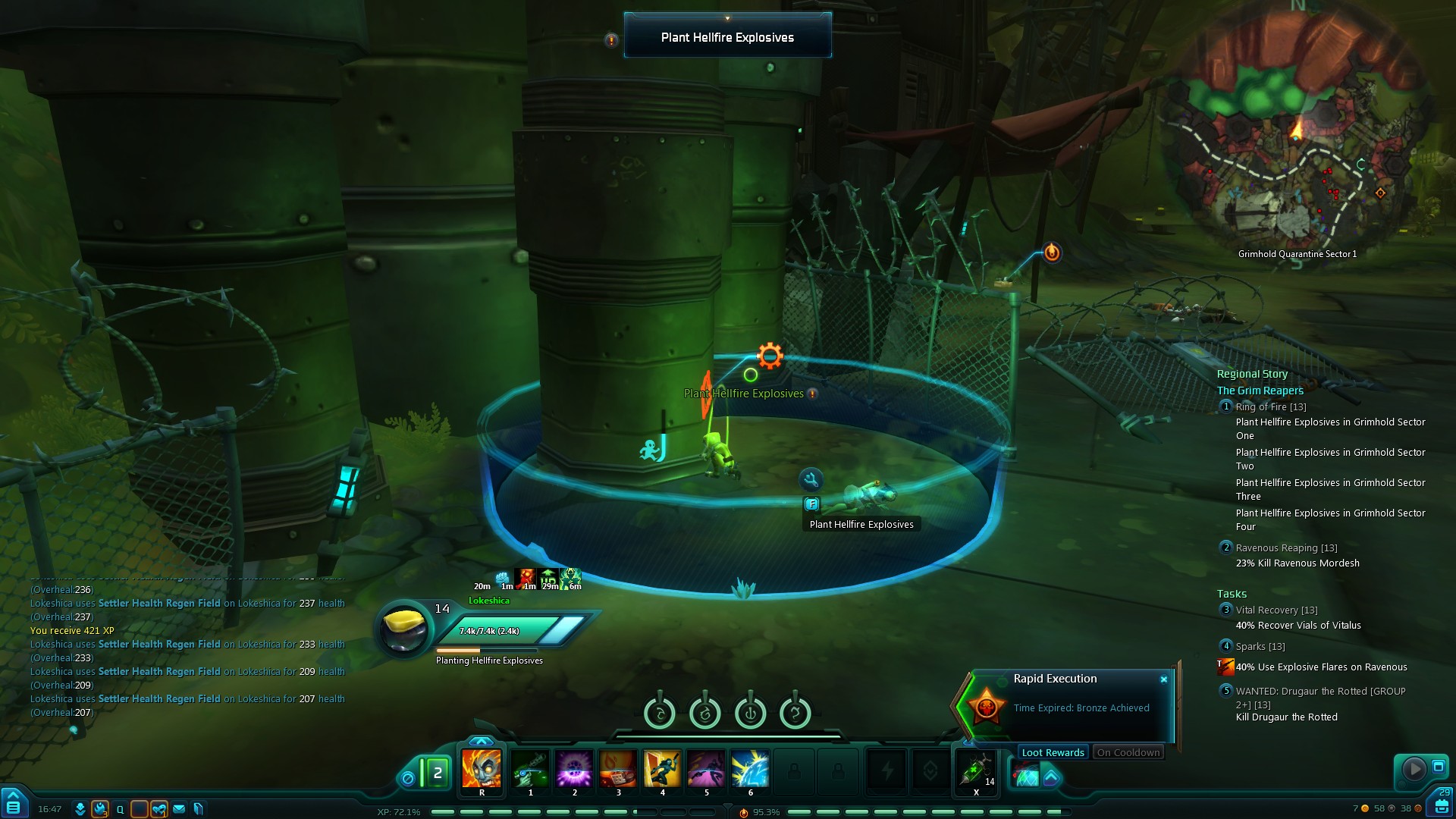Claim rewards with the Loot Rewards button

(1053, 752)
